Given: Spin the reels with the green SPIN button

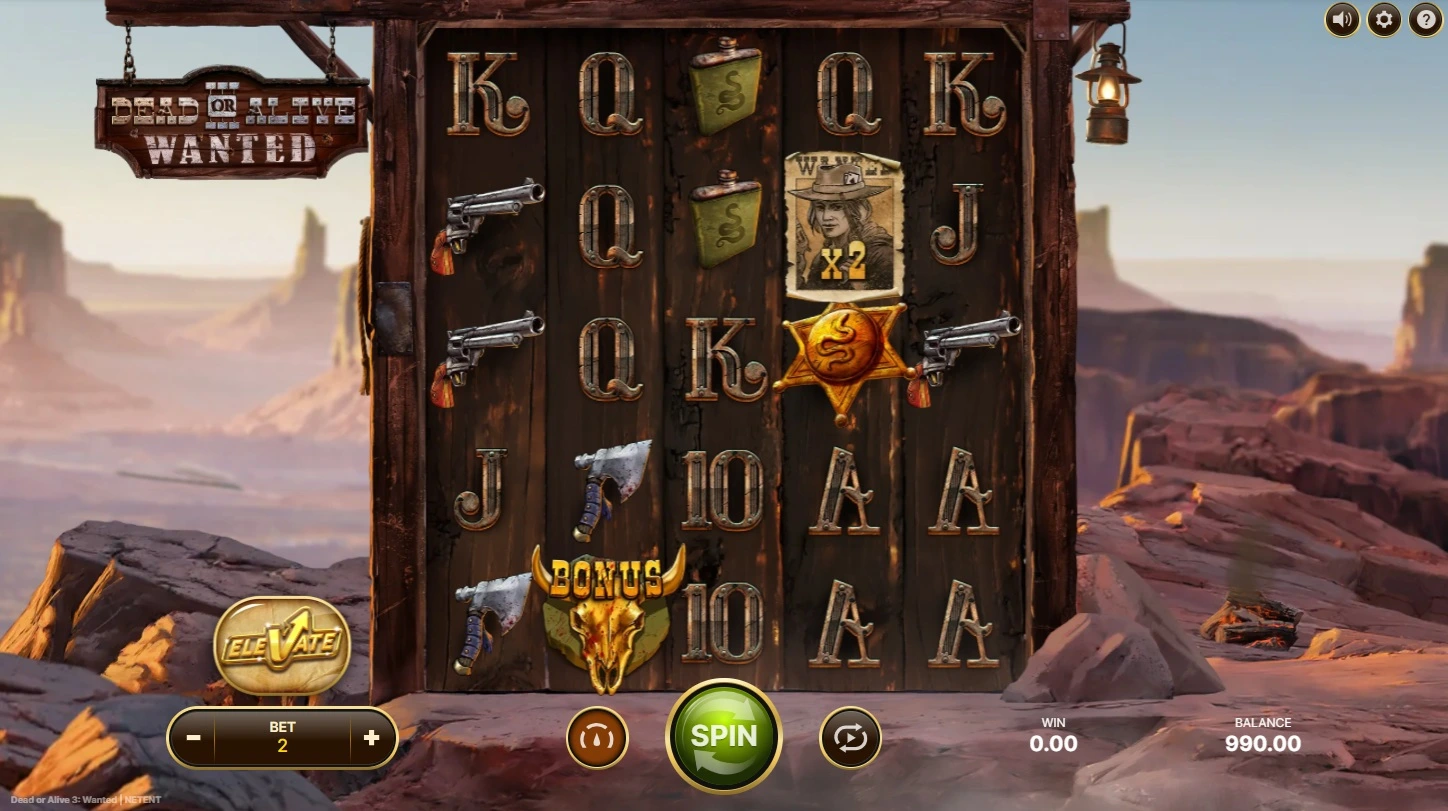Looking at the screenshot, I should (724, 737).
